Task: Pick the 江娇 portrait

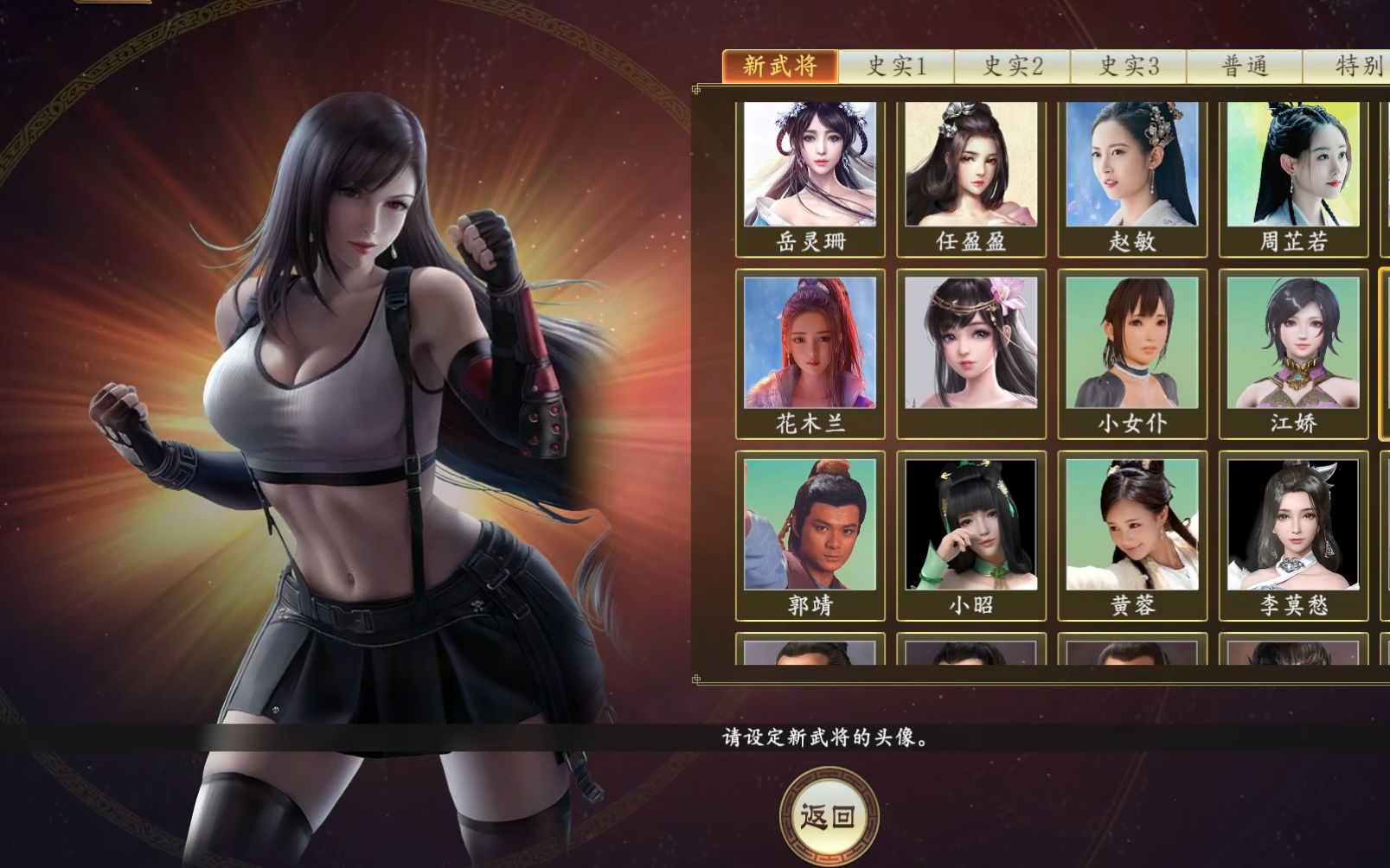Action: [x=1294, y=346]
